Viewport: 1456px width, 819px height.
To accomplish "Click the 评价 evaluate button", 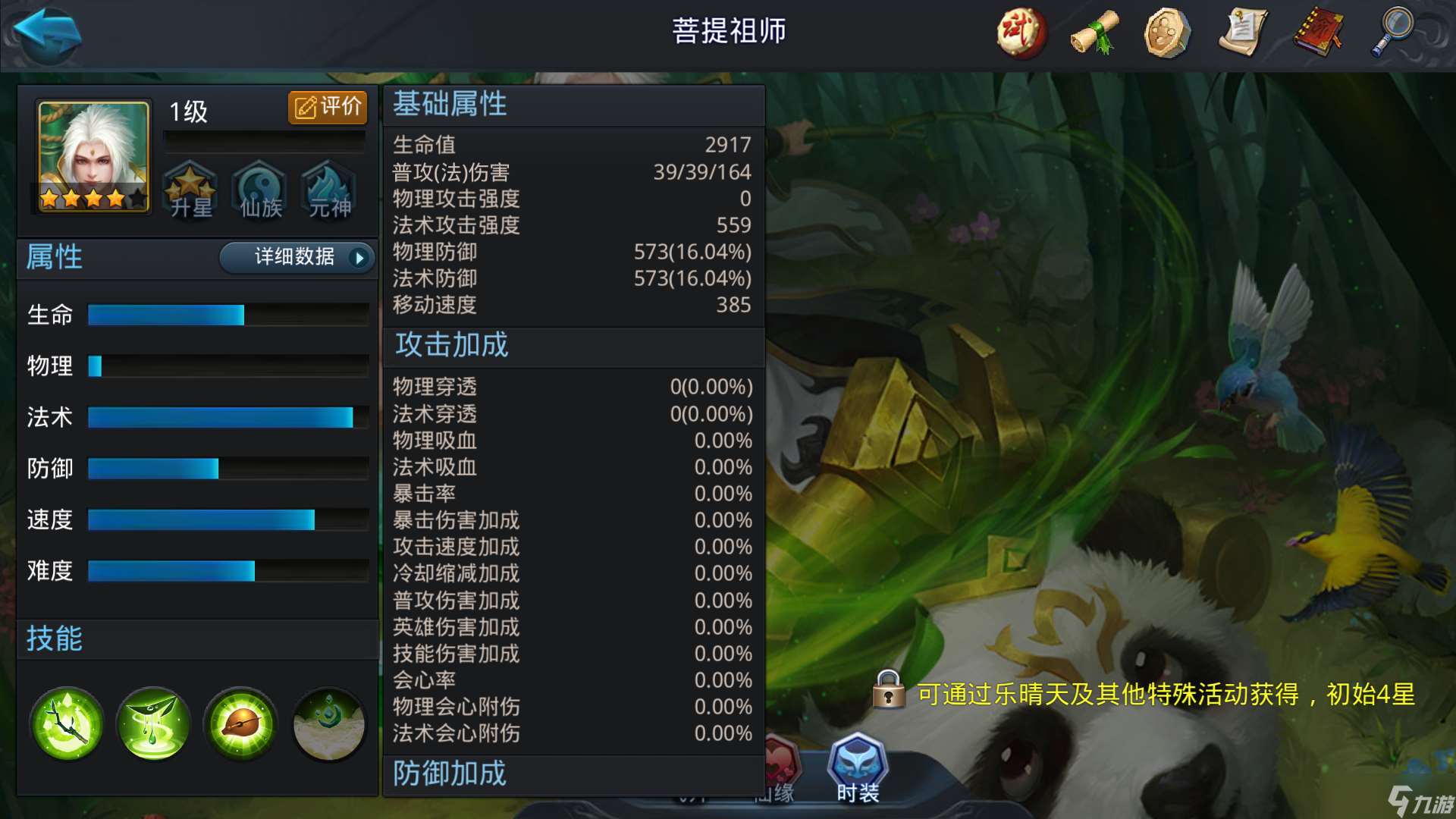I will 328,107.
